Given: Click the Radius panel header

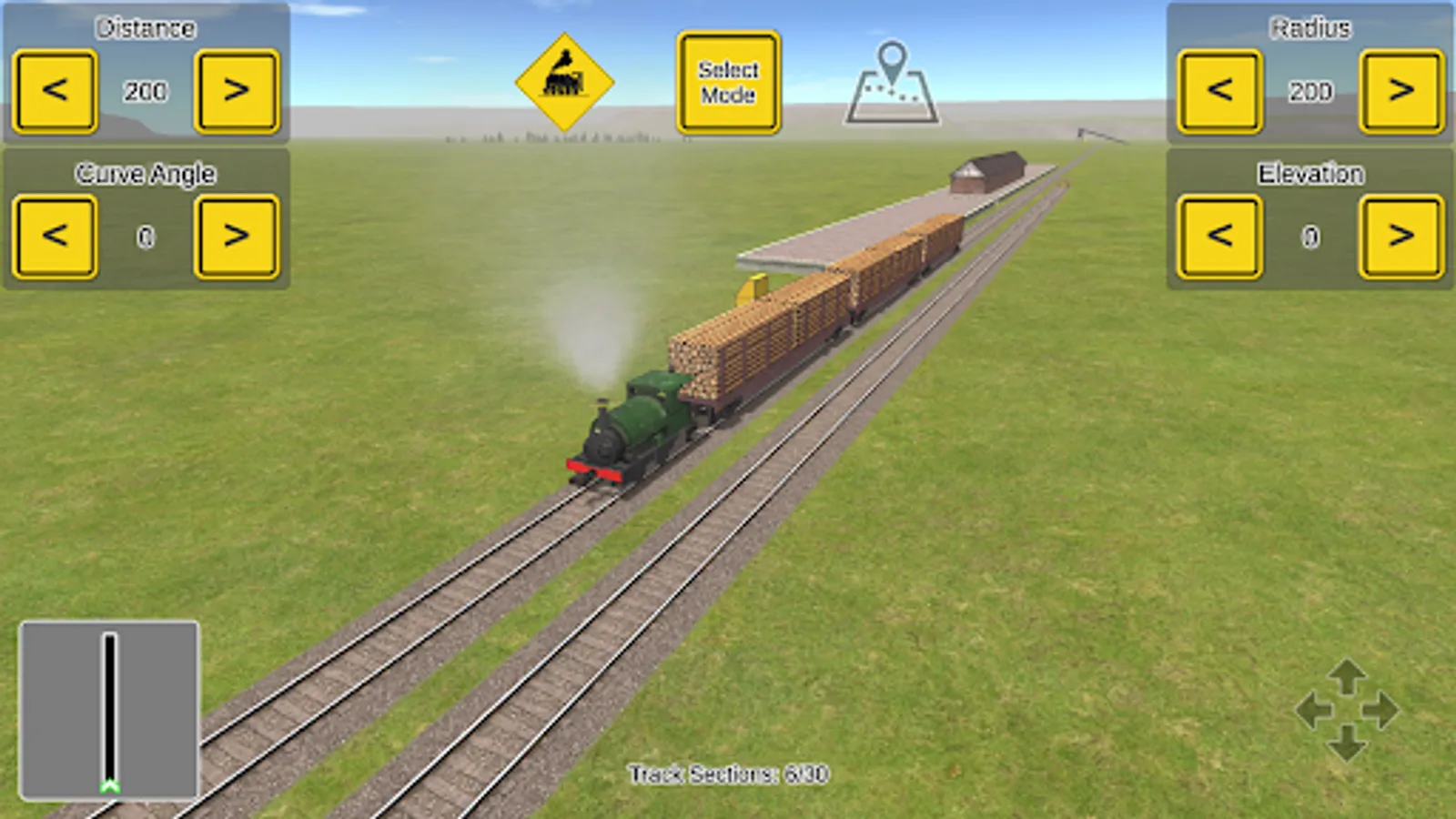Looking at the screenshot, I should [x=1310, y=25].
